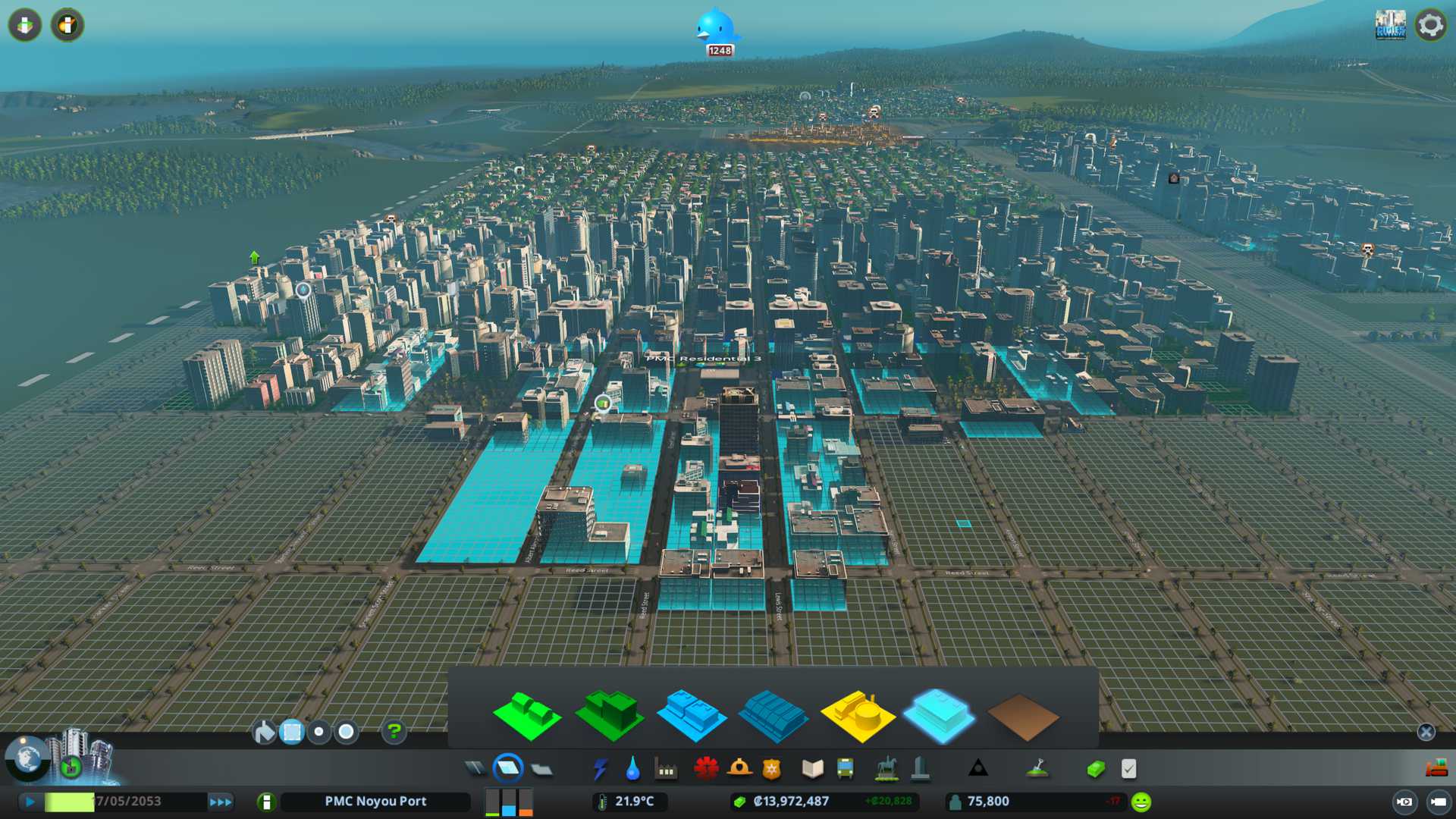Select low density commercial zoning
Viewport: 1456px width, 819px height.
pos(691,715)
